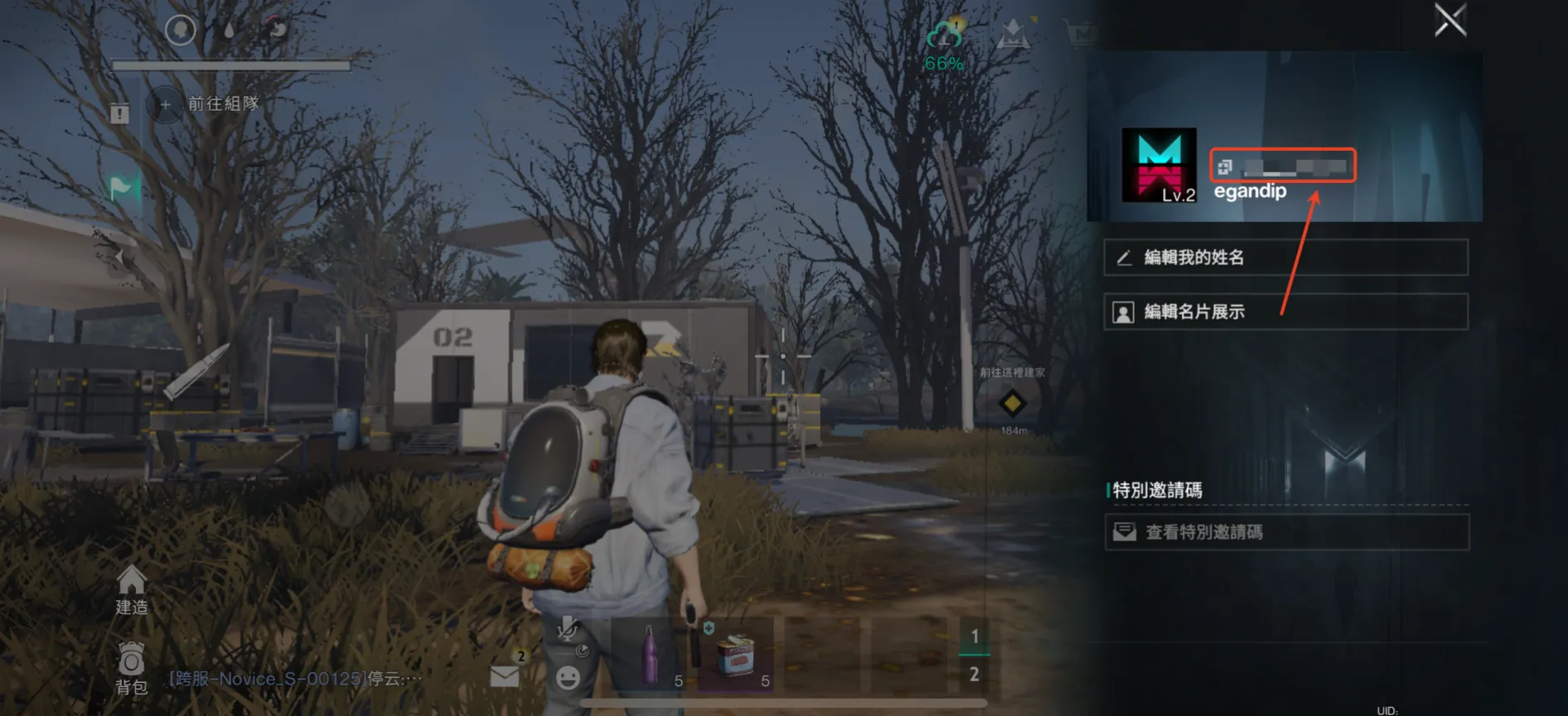The image size is (1568, 716).
Task: Select the canned food hotbar slot
Action: click(x=735, y=655)
